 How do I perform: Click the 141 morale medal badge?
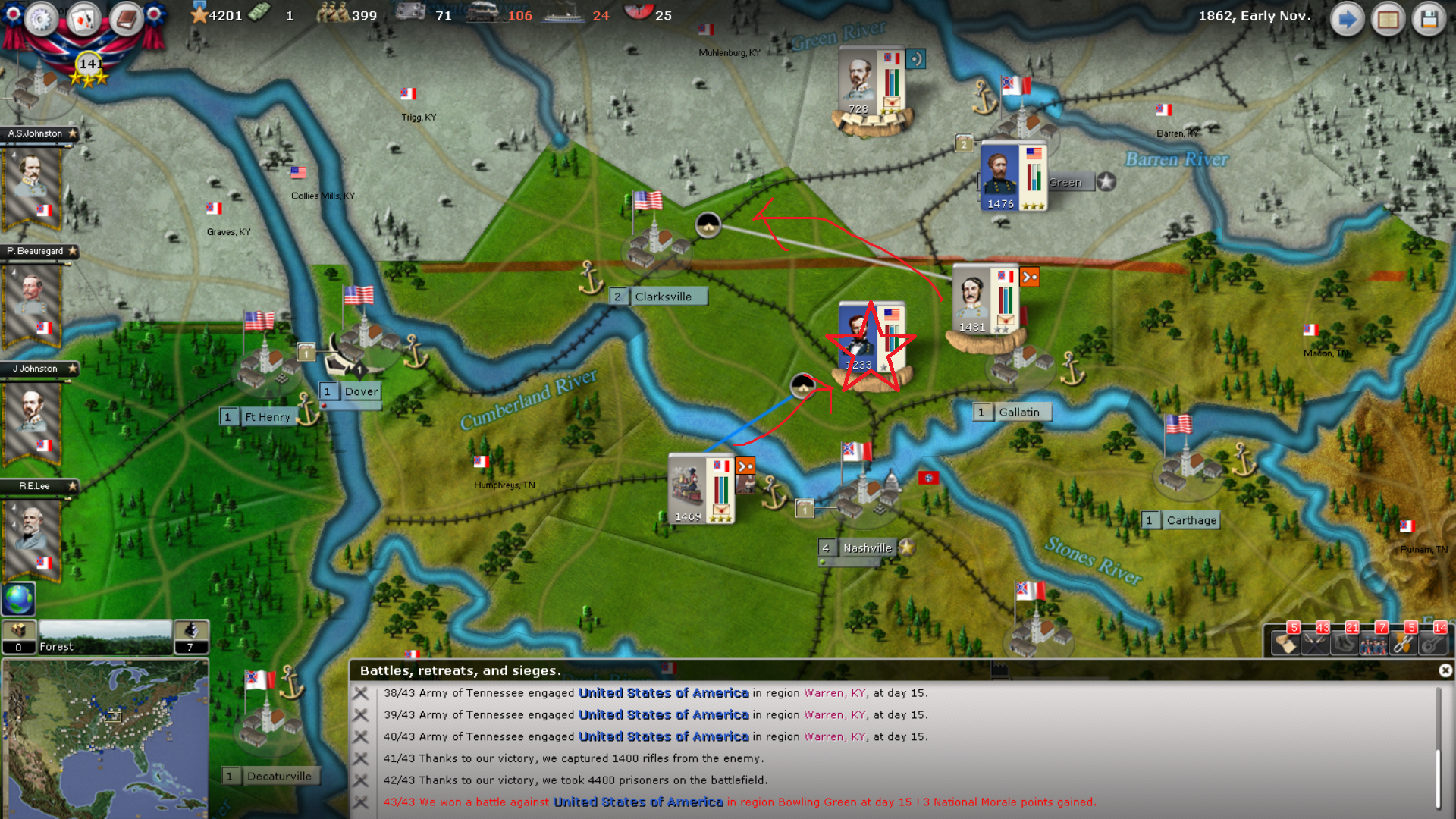89,64
